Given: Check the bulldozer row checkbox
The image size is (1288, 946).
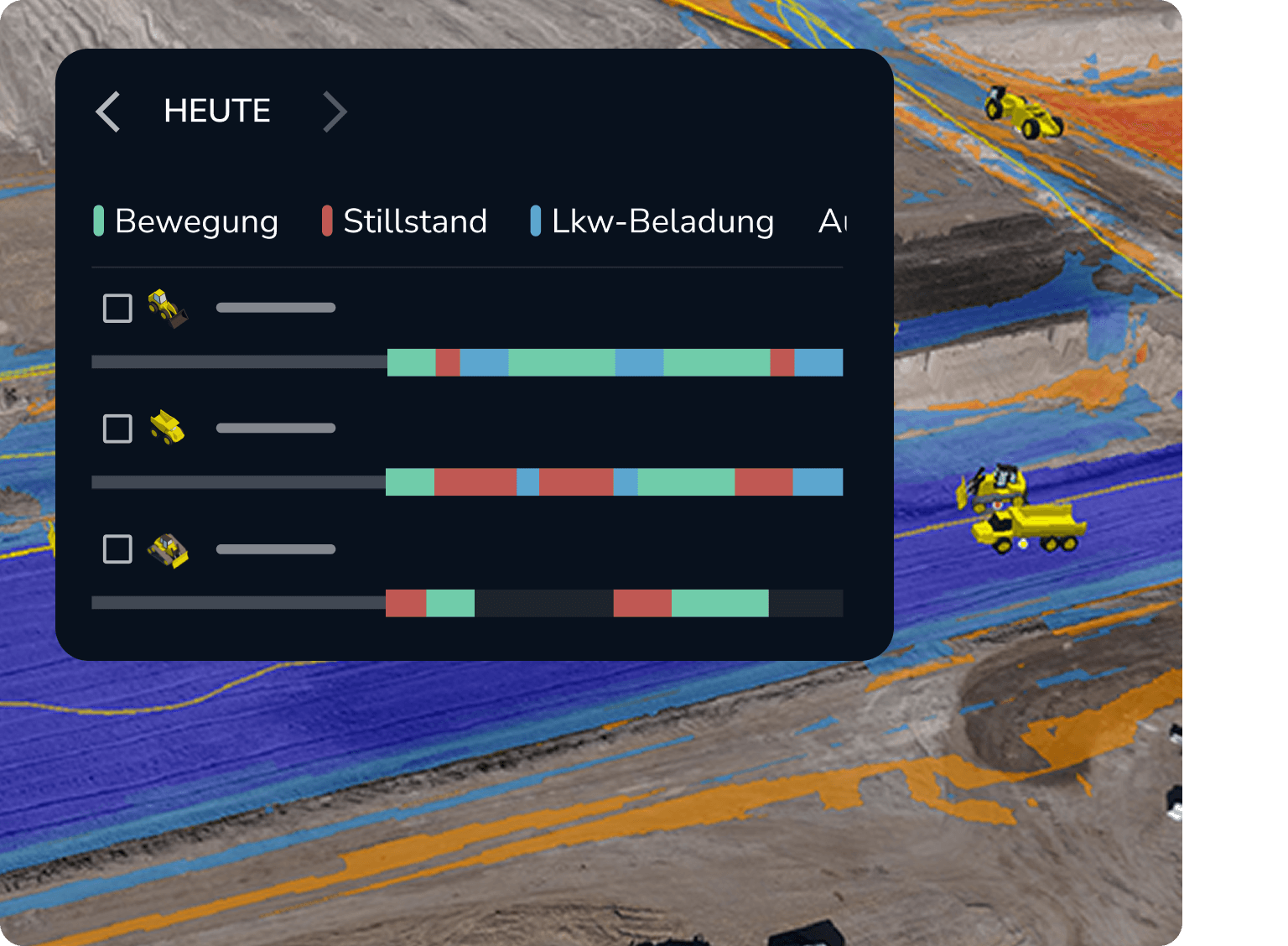Looking at the screenshot, I should coord(117,550).
